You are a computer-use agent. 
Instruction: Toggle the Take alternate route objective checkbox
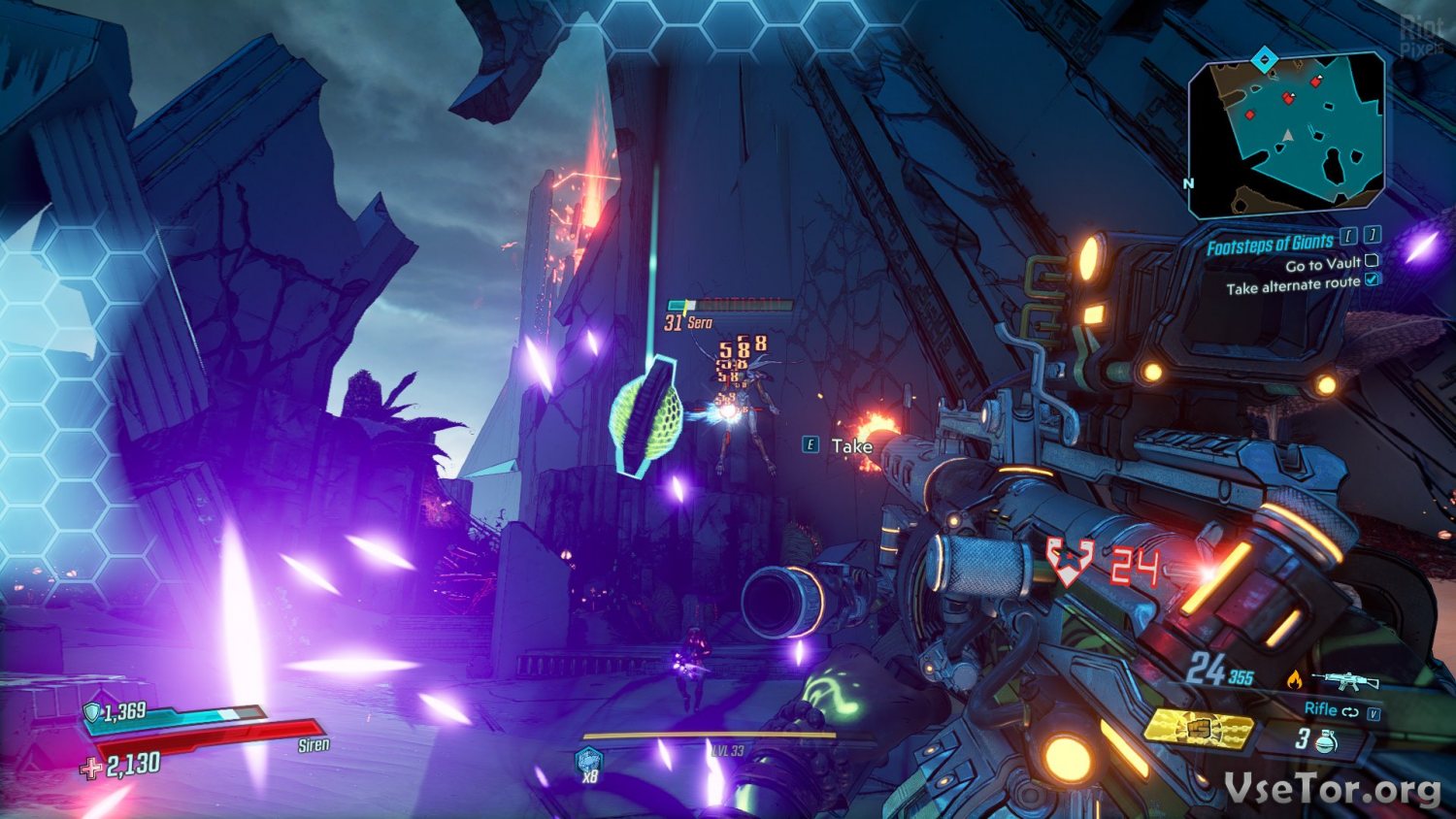[x=1372, y=280]
